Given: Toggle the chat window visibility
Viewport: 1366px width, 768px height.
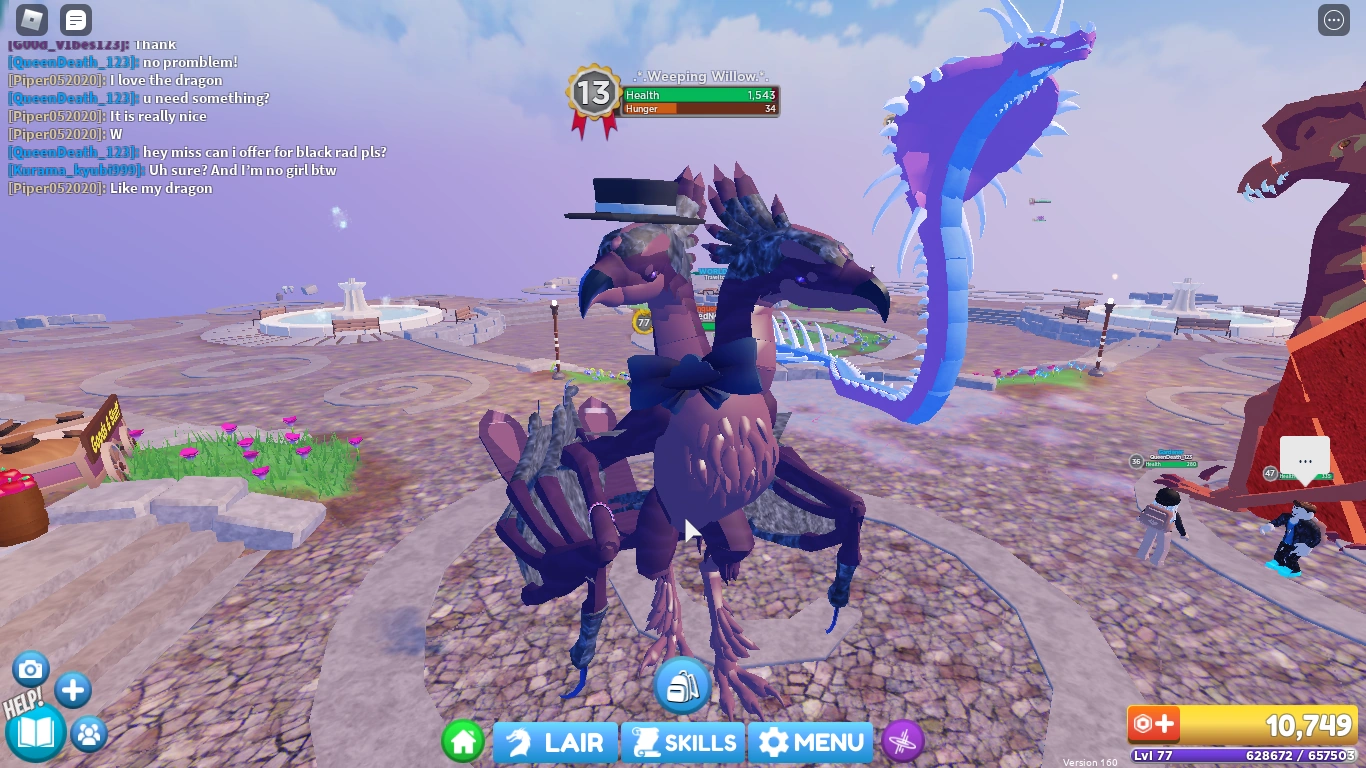Looking at the screenshot, I should pyautogui.click(x=74, y=19).
